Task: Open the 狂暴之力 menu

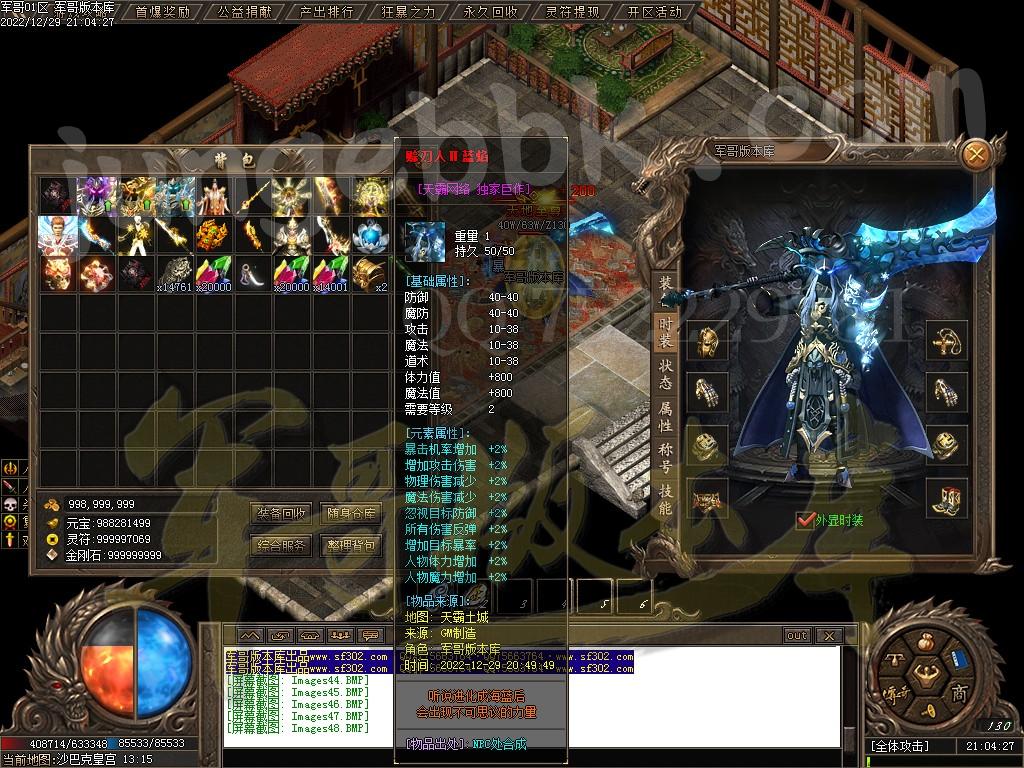Action: click(408, 12)
